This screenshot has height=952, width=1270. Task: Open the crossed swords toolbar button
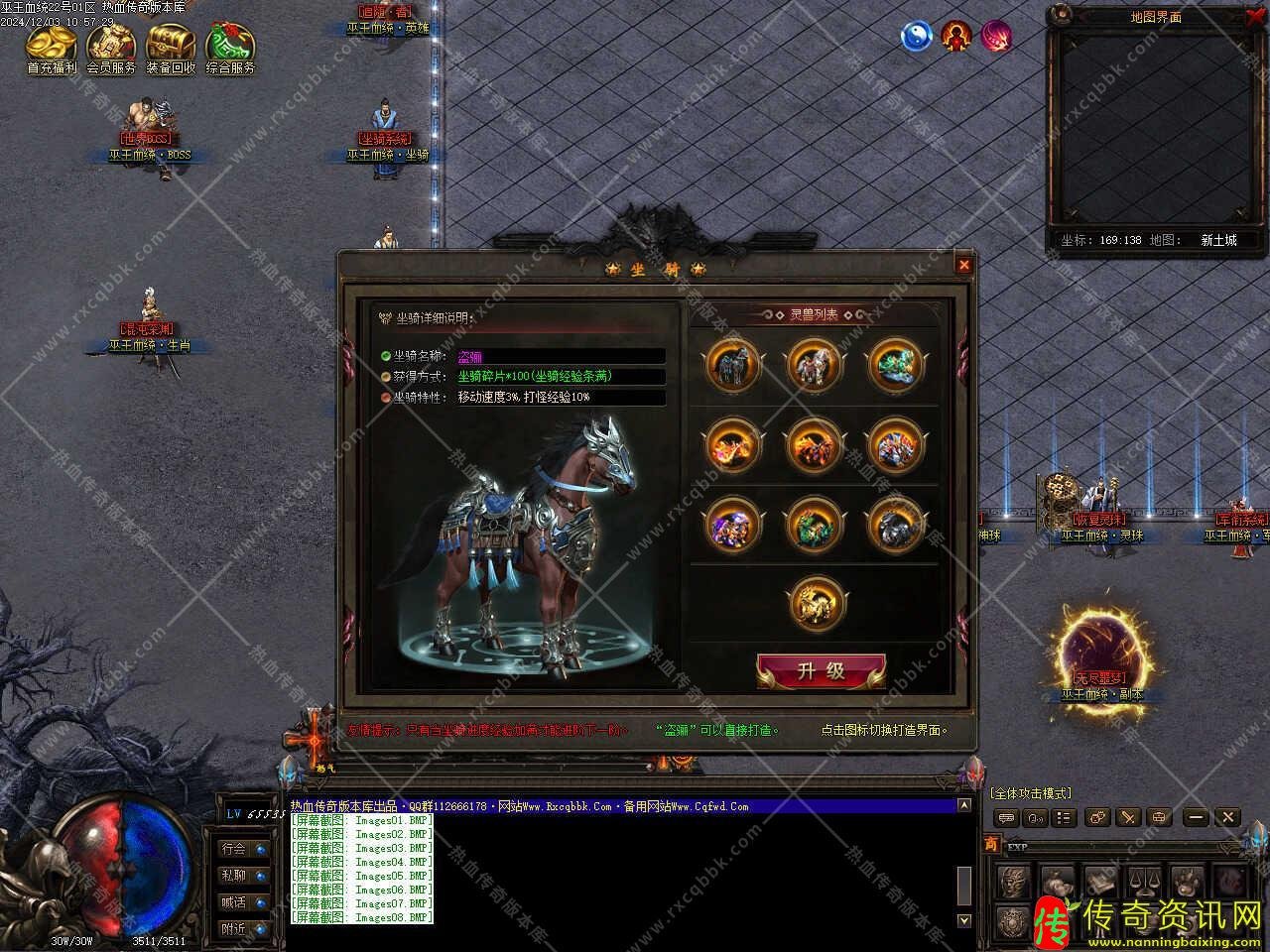pyautogui.click(x=1128, y=817)
